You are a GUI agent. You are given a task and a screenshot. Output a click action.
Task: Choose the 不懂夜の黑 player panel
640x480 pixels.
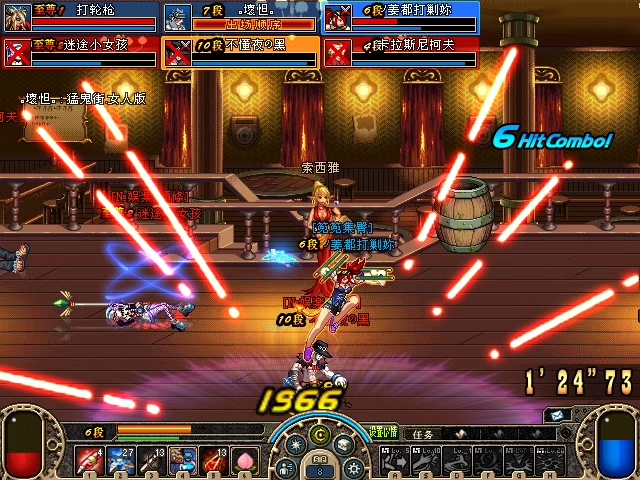(x=240, y=51)
